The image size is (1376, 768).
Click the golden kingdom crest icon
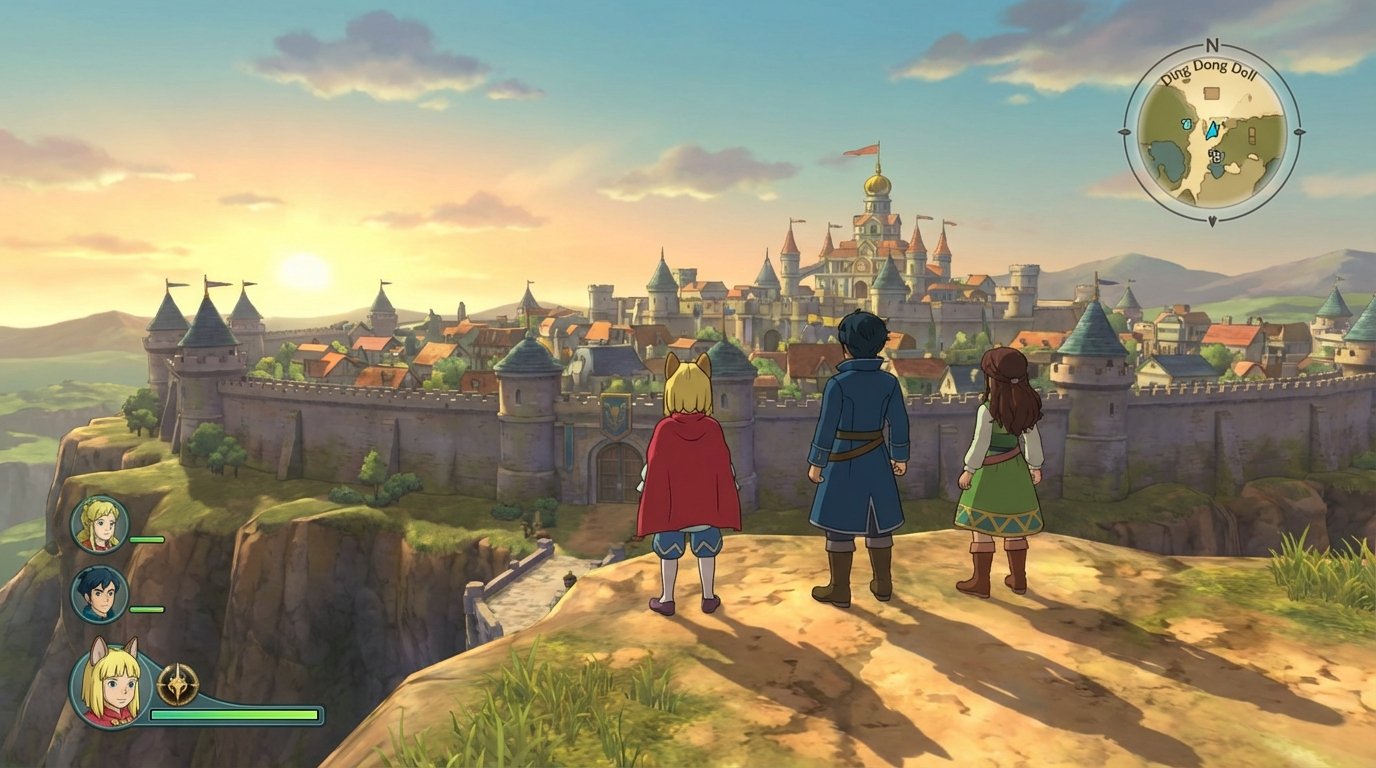(x=179, y=683)
